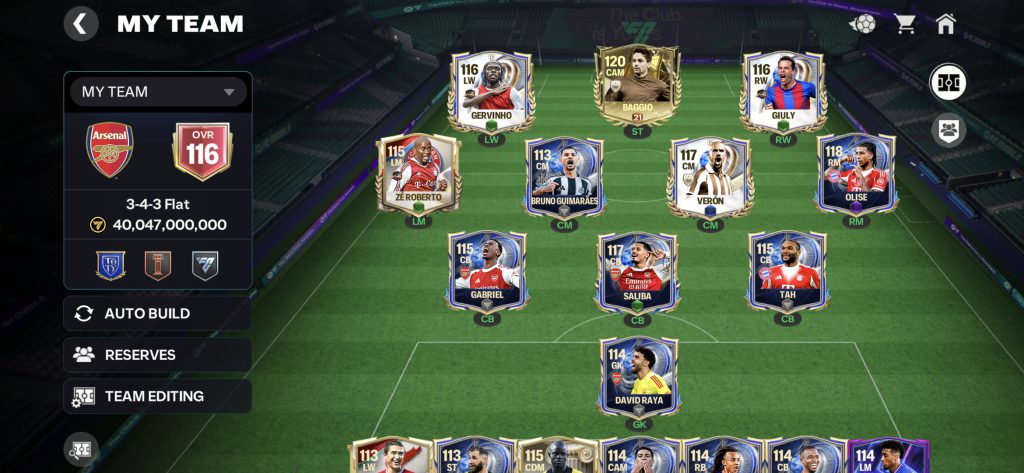Pick the Saliba CB card
The width and height of the screenshot is (1024, 473).
click(637, 272)
